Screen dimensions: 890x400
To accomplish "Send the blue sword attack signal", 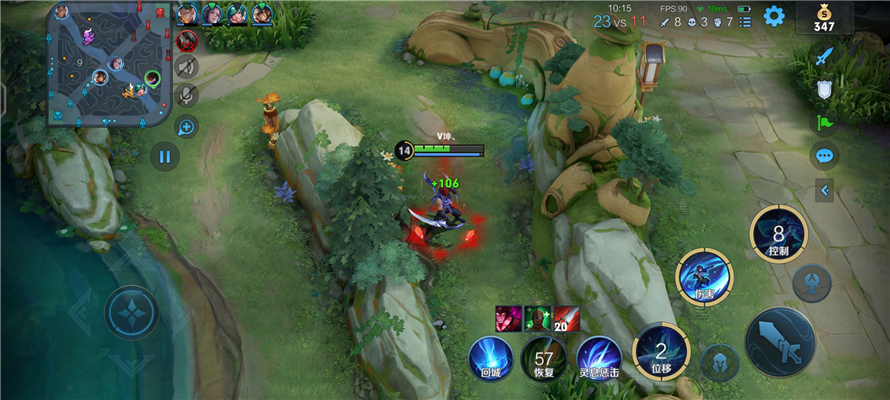I will (x=824, y=57).
